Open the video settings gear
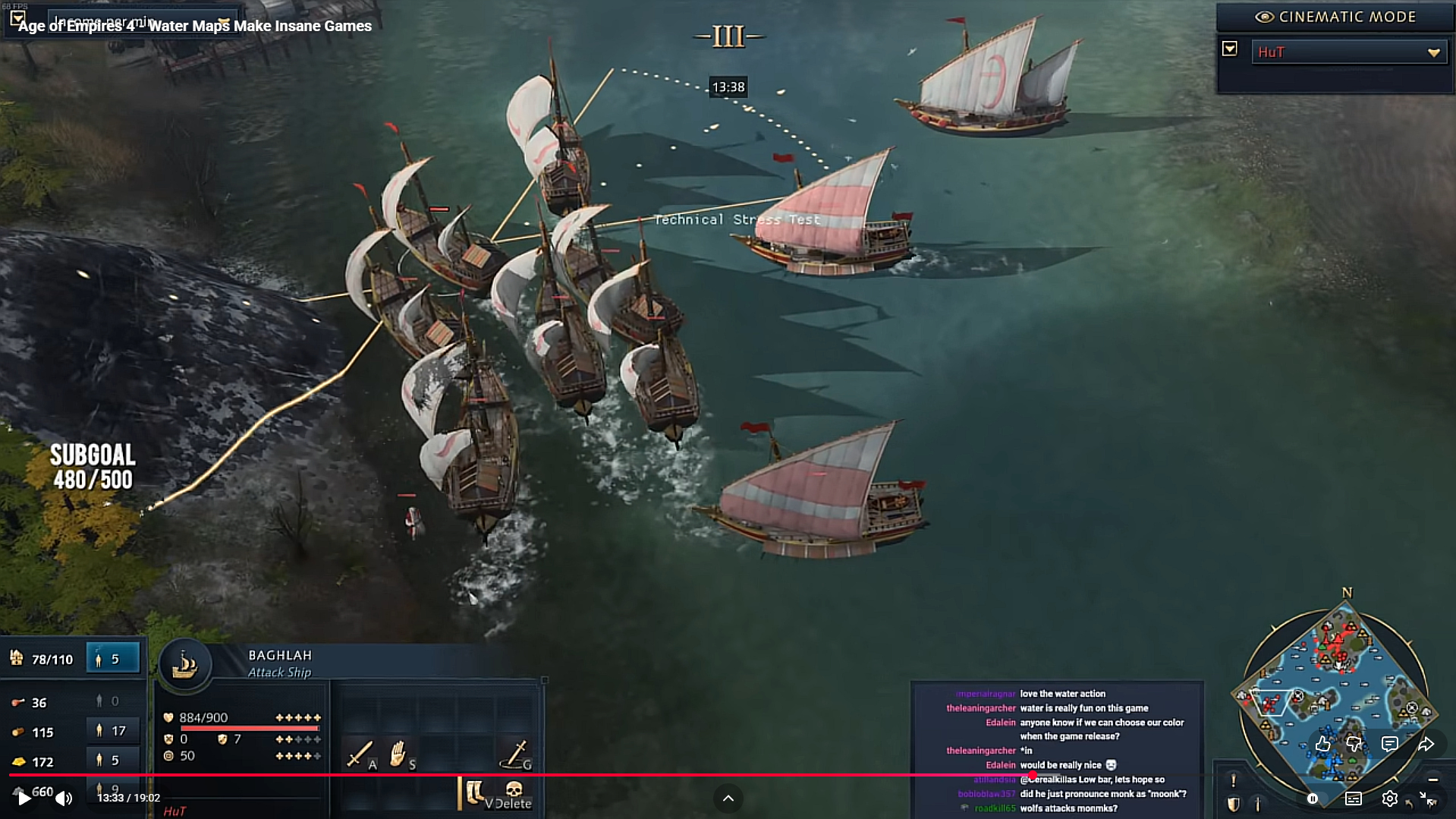The image size is (1456, 819). 1389,799
